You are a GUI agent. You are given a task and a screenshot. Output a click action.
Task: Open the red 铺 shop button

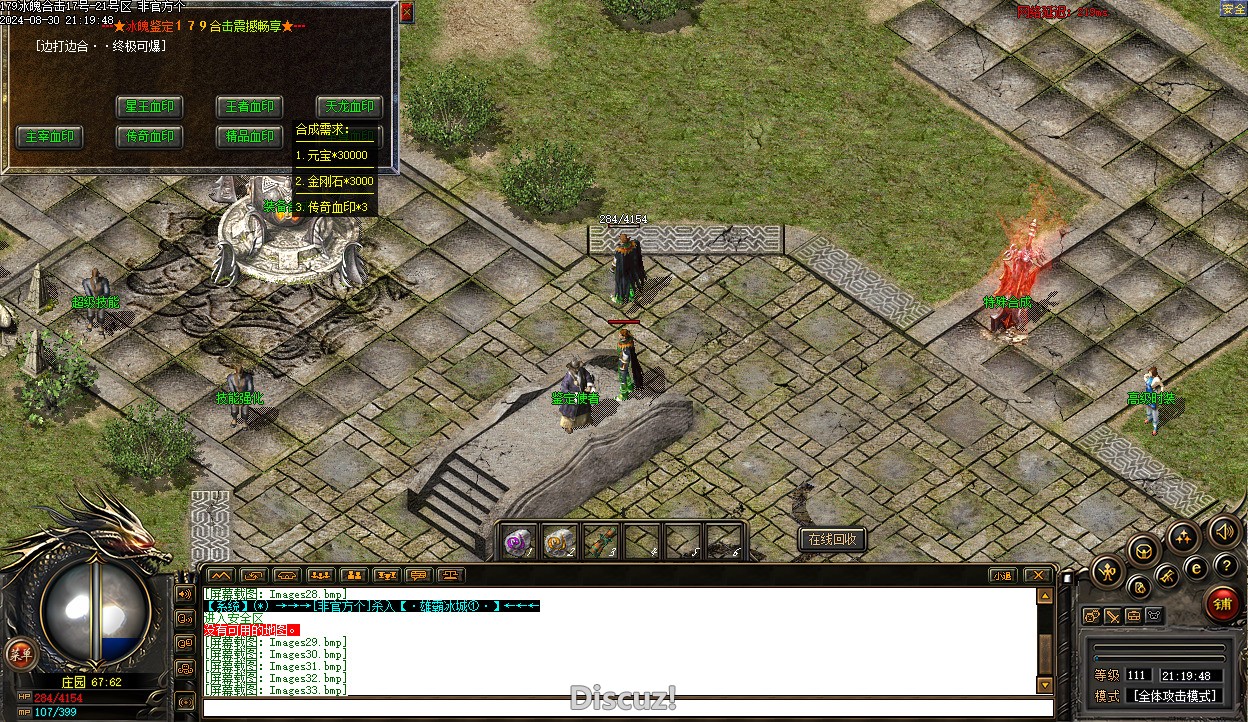[1221, 604]
